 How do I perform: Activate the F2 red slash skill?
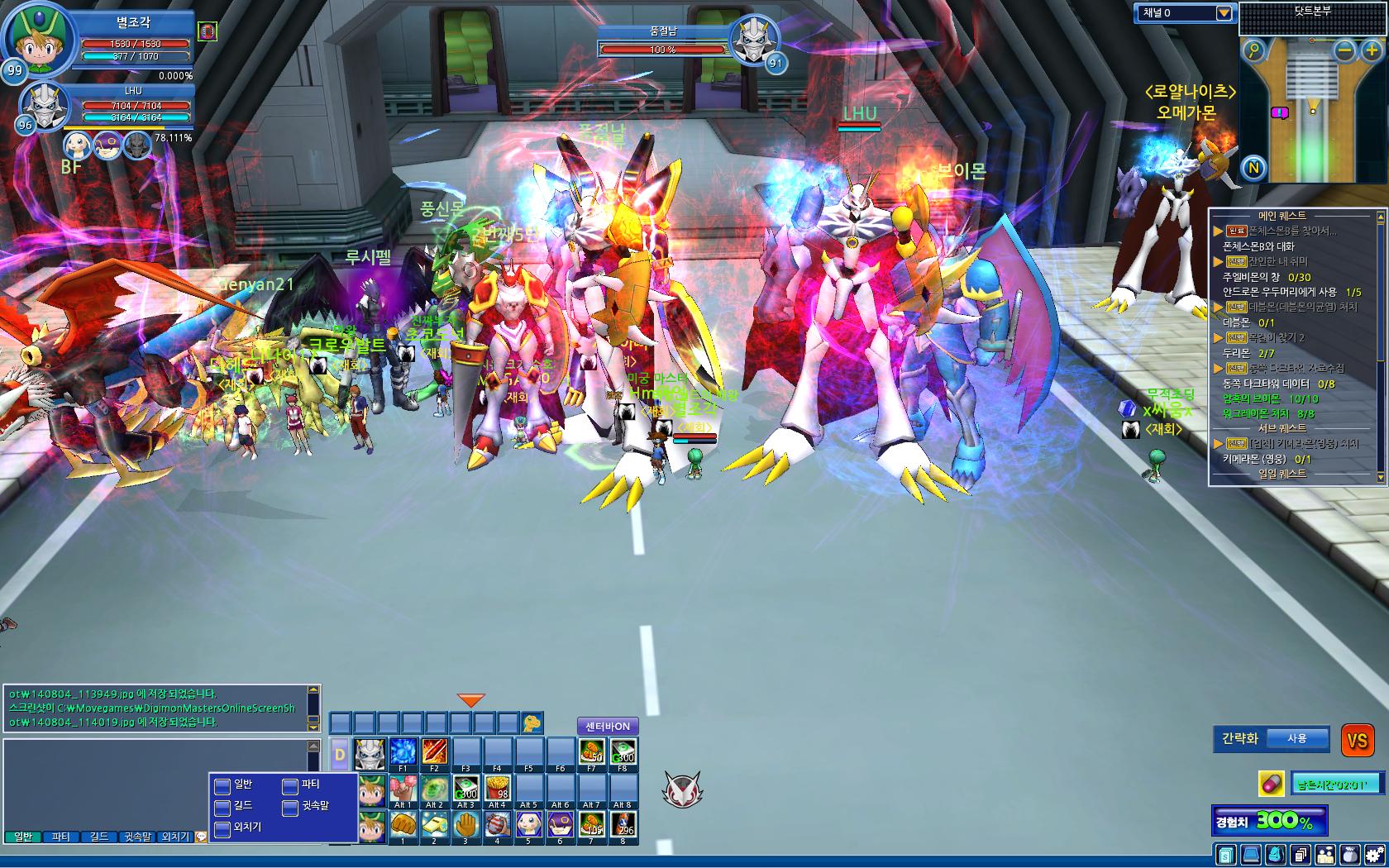pos(434,751)
